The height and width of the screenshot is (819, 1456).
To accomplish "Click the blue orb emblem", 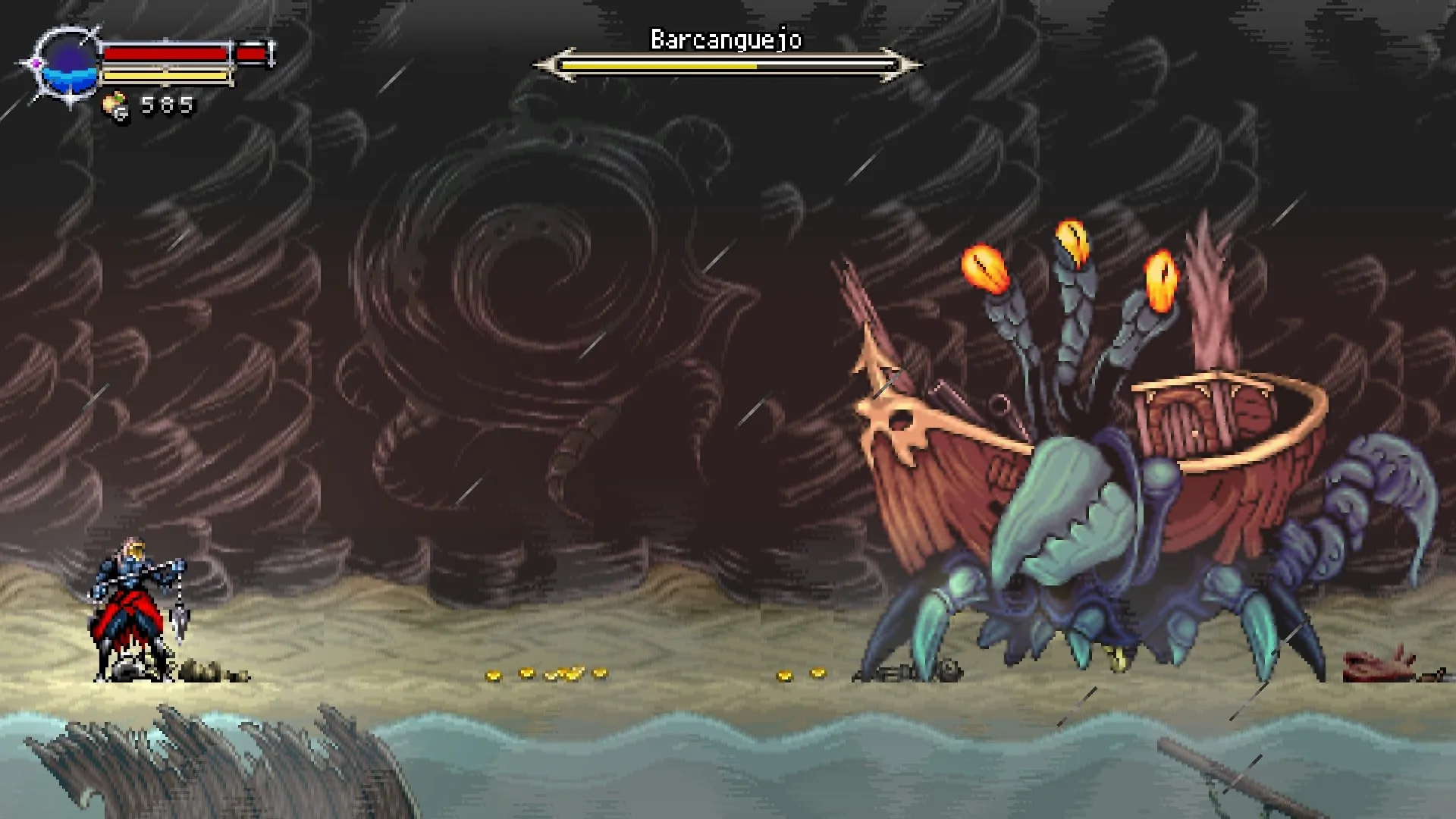I will (x=69, y=63).
